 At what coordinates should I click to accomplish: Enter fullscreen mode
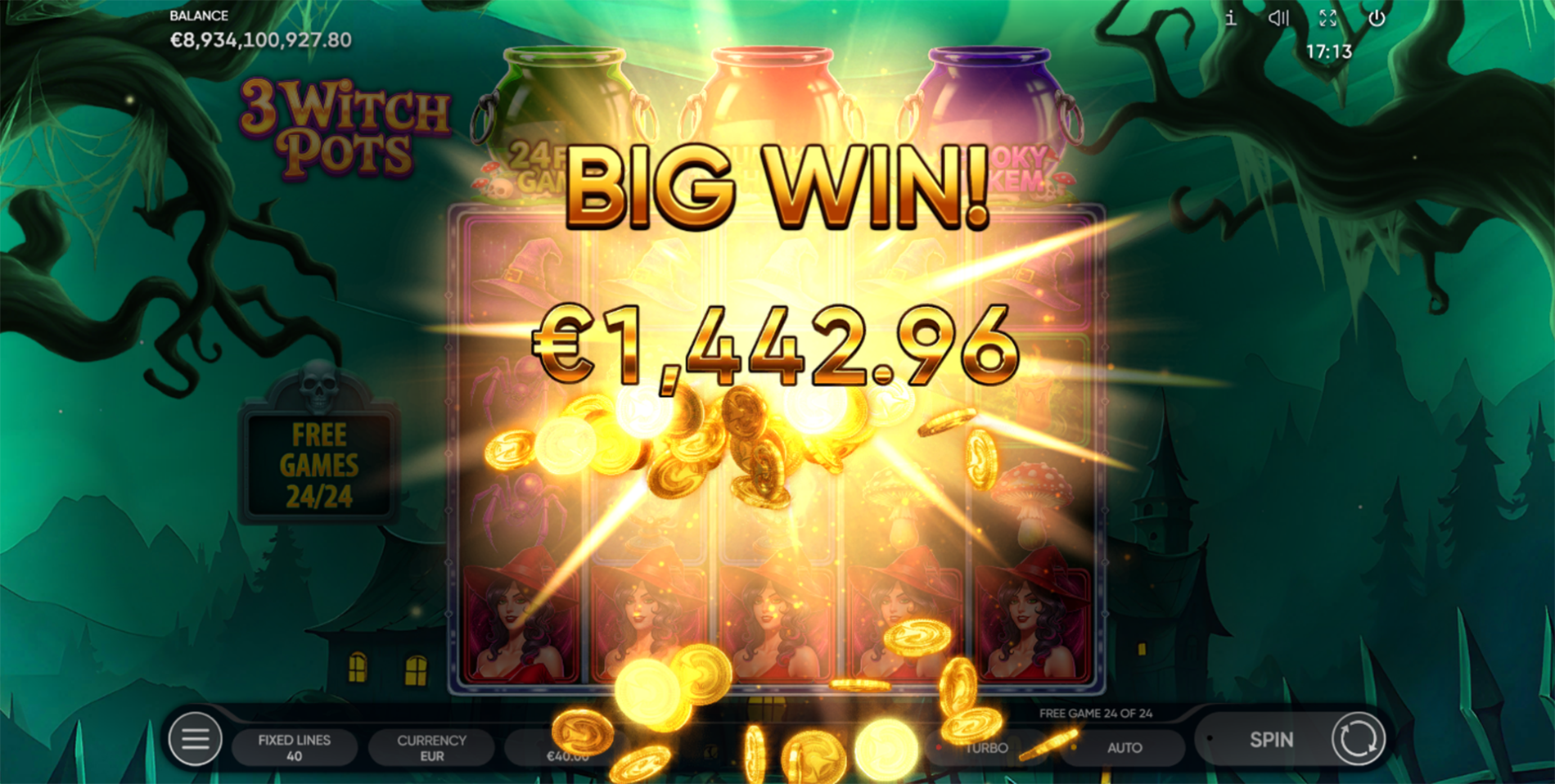pos(1328,17)
